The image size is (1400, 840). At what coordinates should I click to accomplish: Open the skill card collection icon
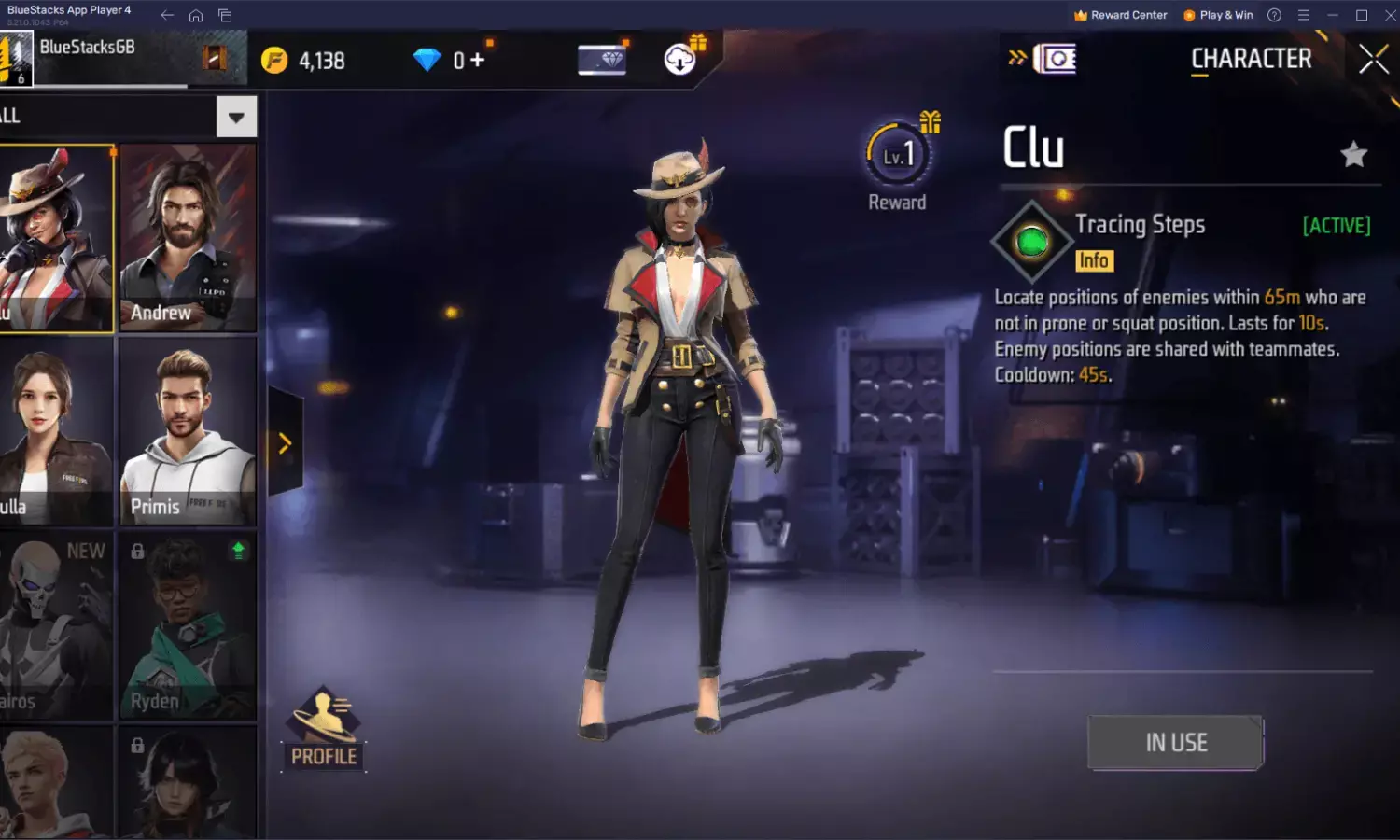[x=1055, y=59]
